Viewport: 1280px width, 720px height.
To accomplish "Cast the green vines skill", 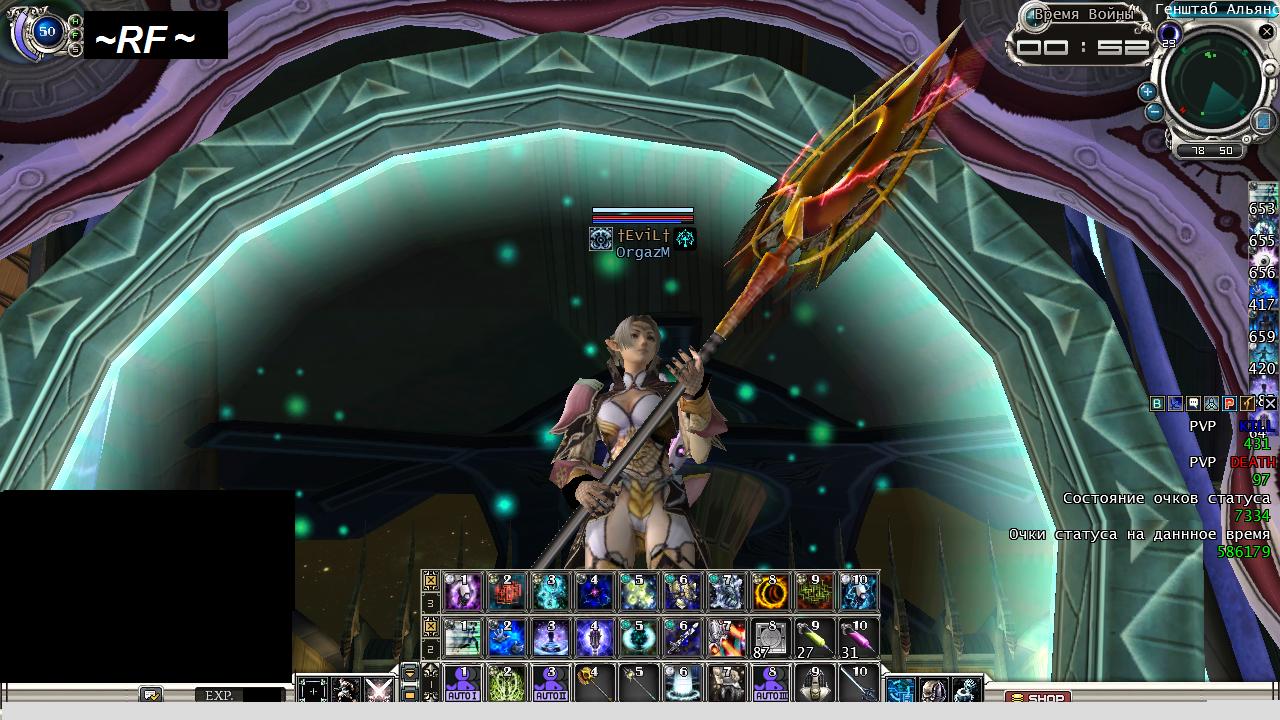I will pyautogui.click(x=507, y=684).
